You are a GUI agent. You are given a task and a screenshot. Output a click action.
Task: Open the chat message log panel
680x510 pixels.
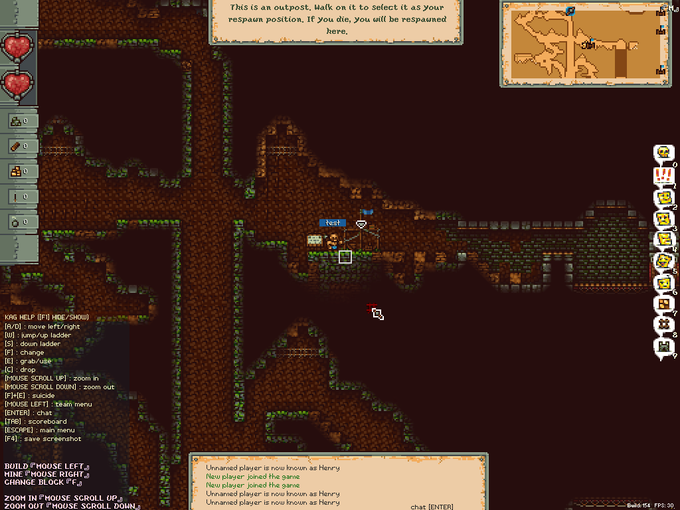tap(339, 481)
